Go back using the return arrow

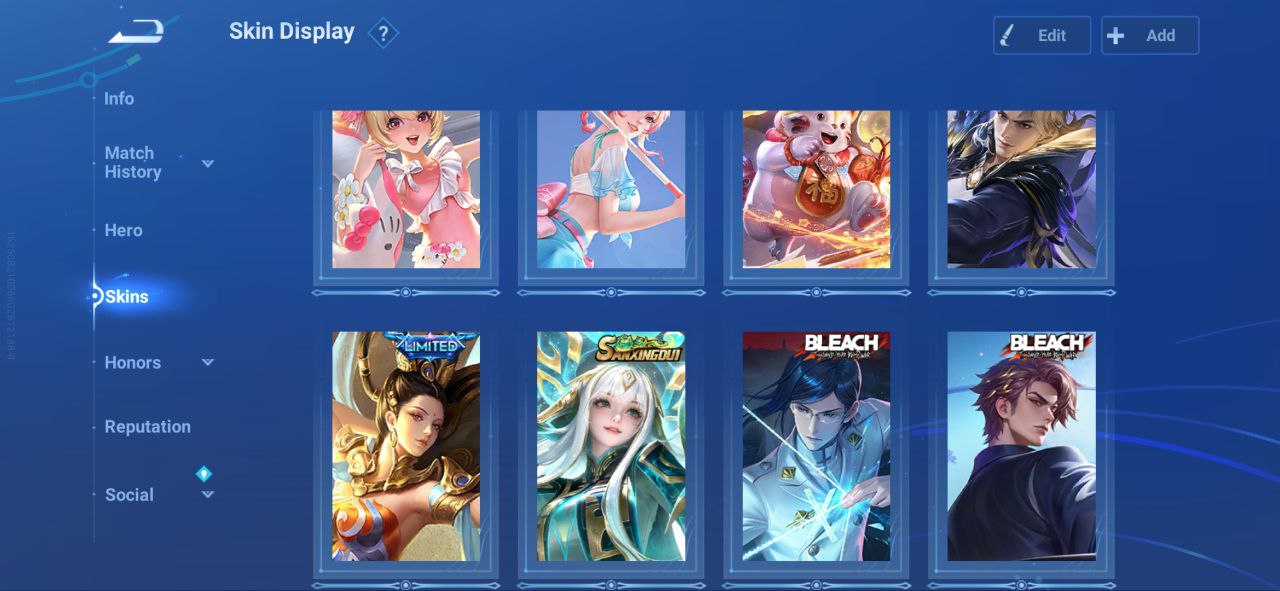(x=136, y=33)
